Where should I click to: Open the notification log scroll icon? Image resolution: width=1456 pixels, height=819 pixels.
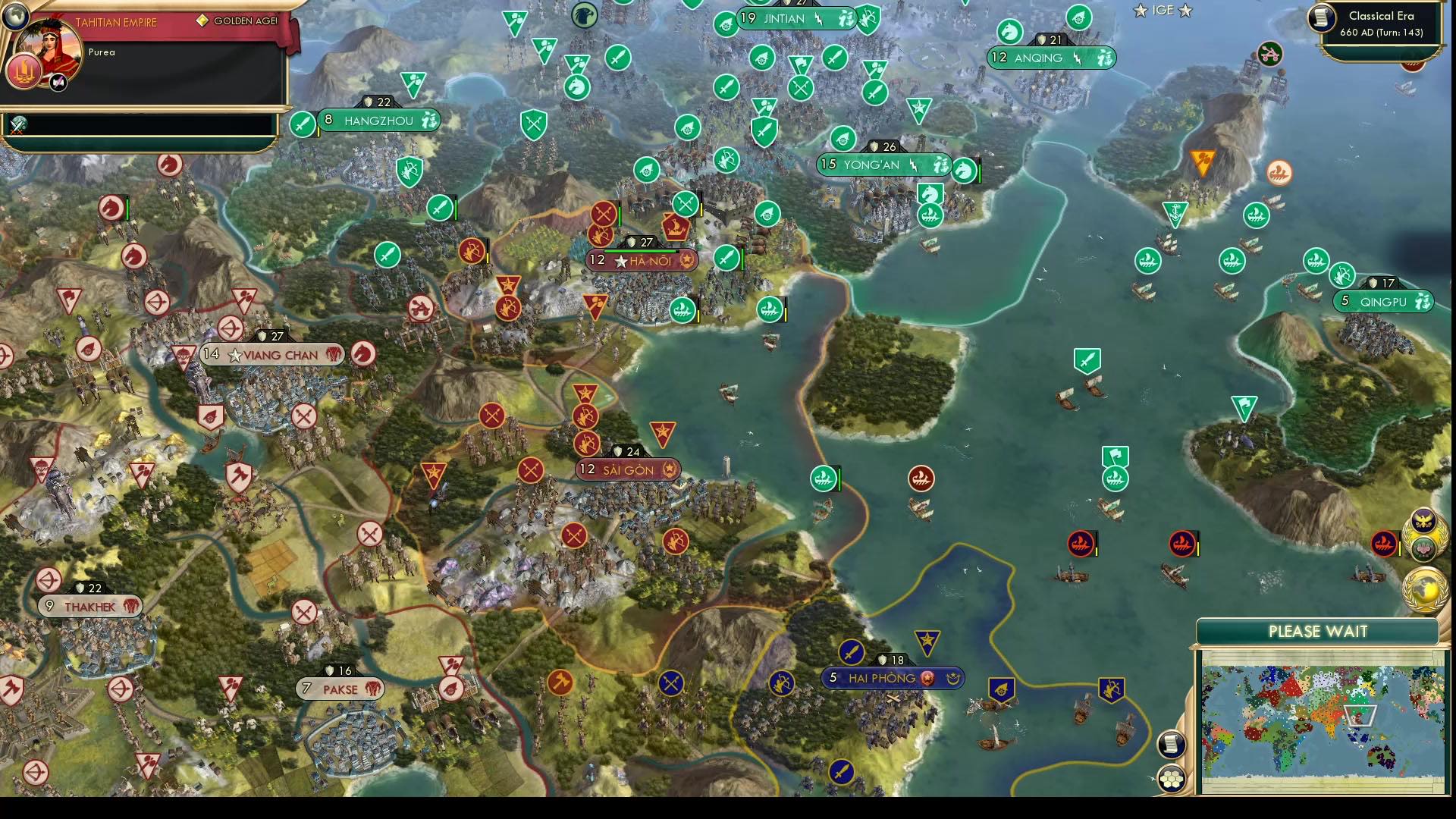pyautogui.click(x=1170, y=744)
